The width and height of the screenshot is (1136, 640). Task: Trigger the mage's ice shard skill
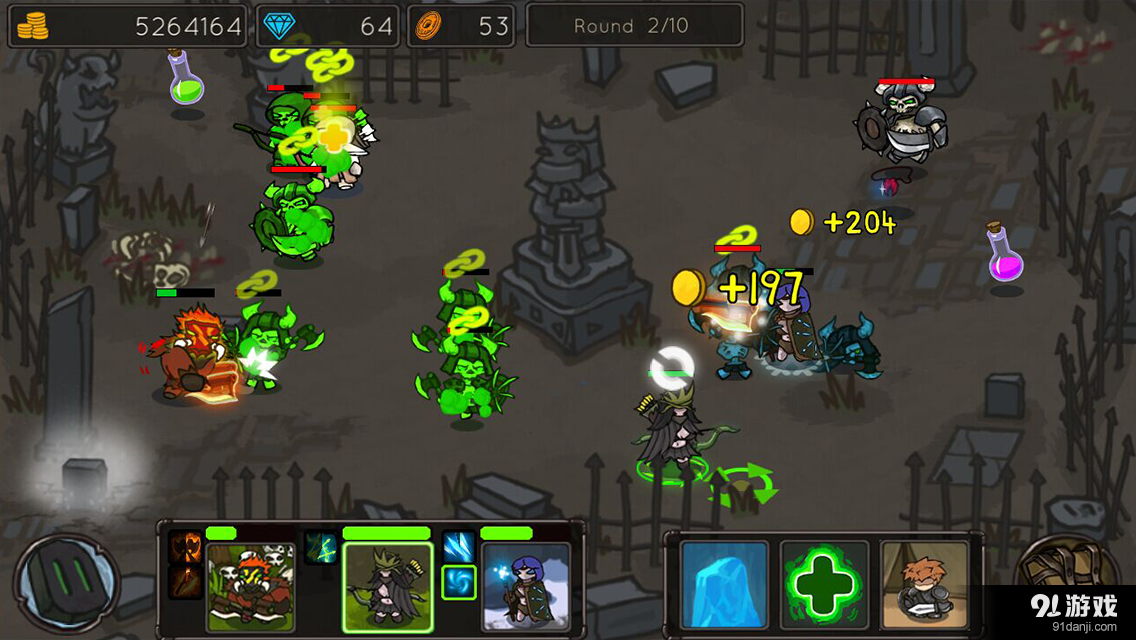click(459, 547)
